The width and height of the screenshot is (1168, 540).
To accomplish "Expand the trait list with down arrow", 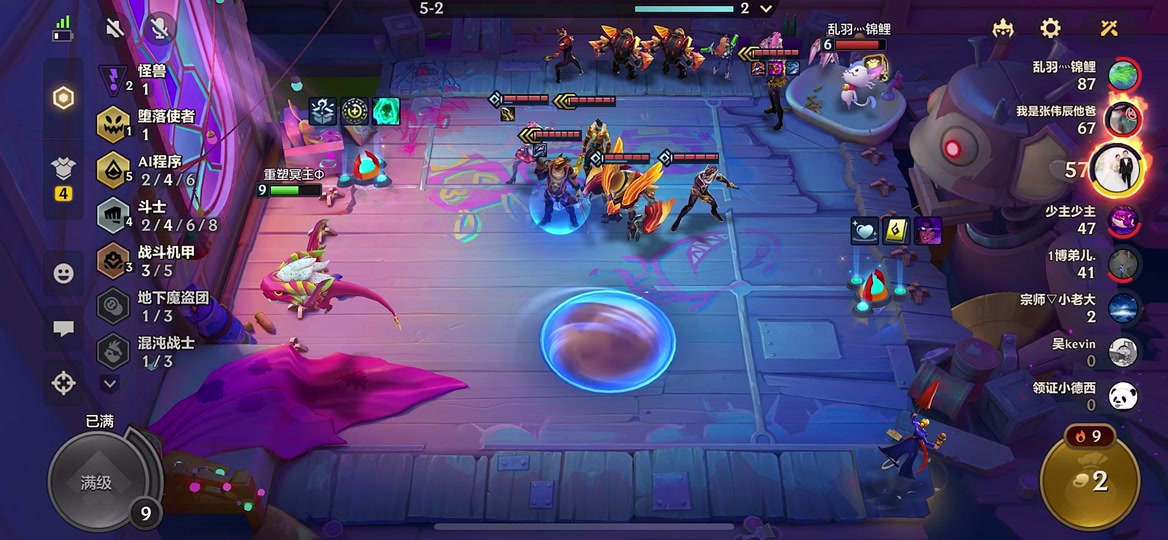I will (110, 382).
